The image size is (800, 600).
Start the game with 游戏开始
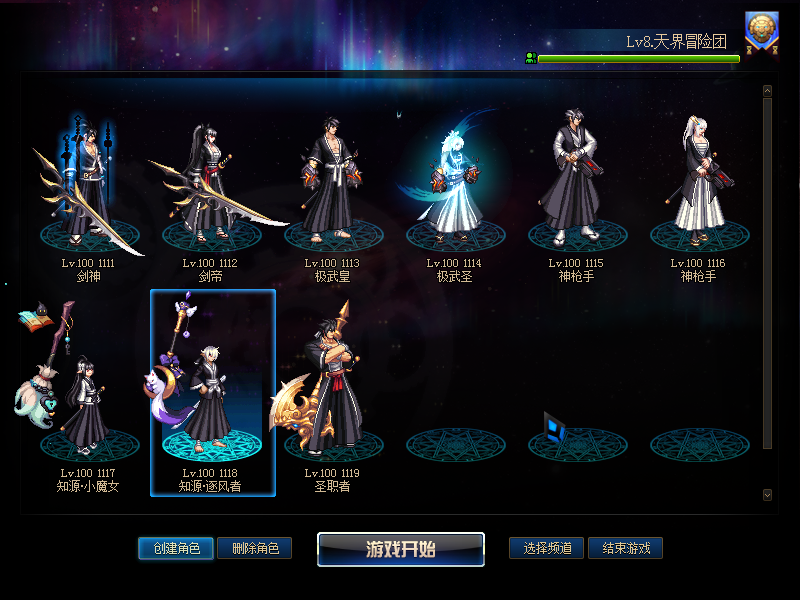tap(401, 549)
